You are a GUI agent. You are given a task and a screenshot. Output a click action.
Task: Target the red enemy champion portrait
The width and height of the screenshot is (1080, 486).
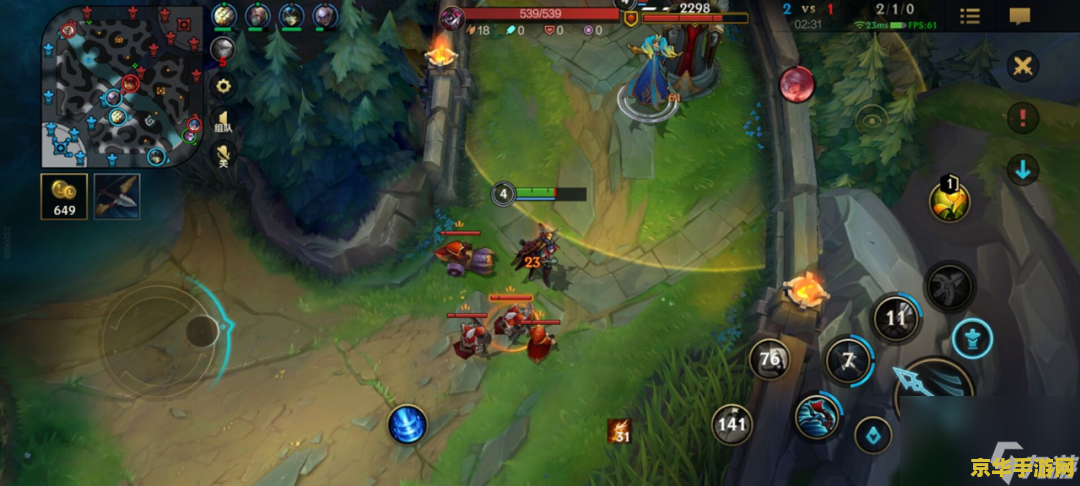[x=797, y=83]
